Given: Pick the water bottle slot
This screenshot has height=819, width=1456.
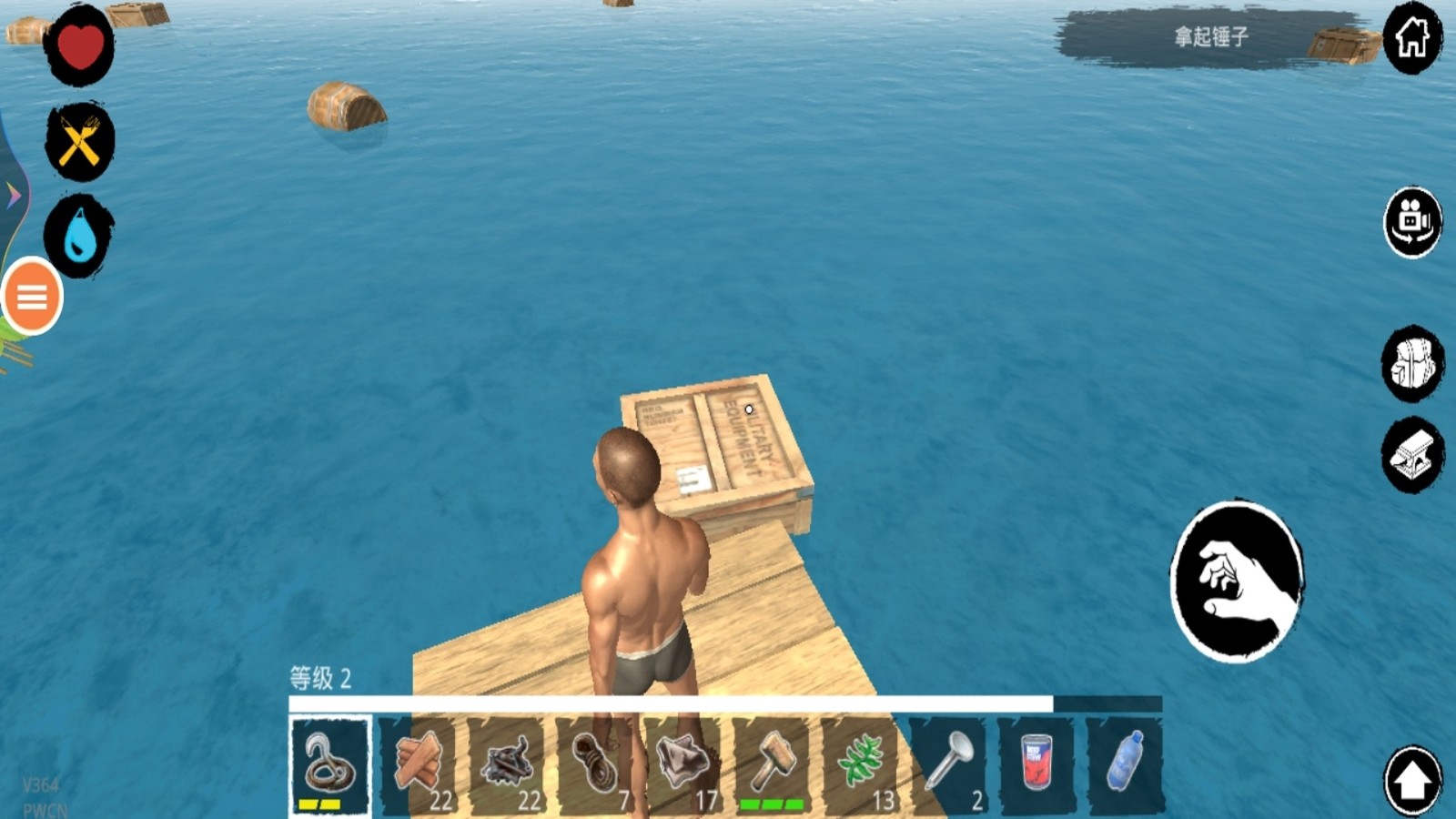Looking at the screenshot, I should pos(1125,765).
